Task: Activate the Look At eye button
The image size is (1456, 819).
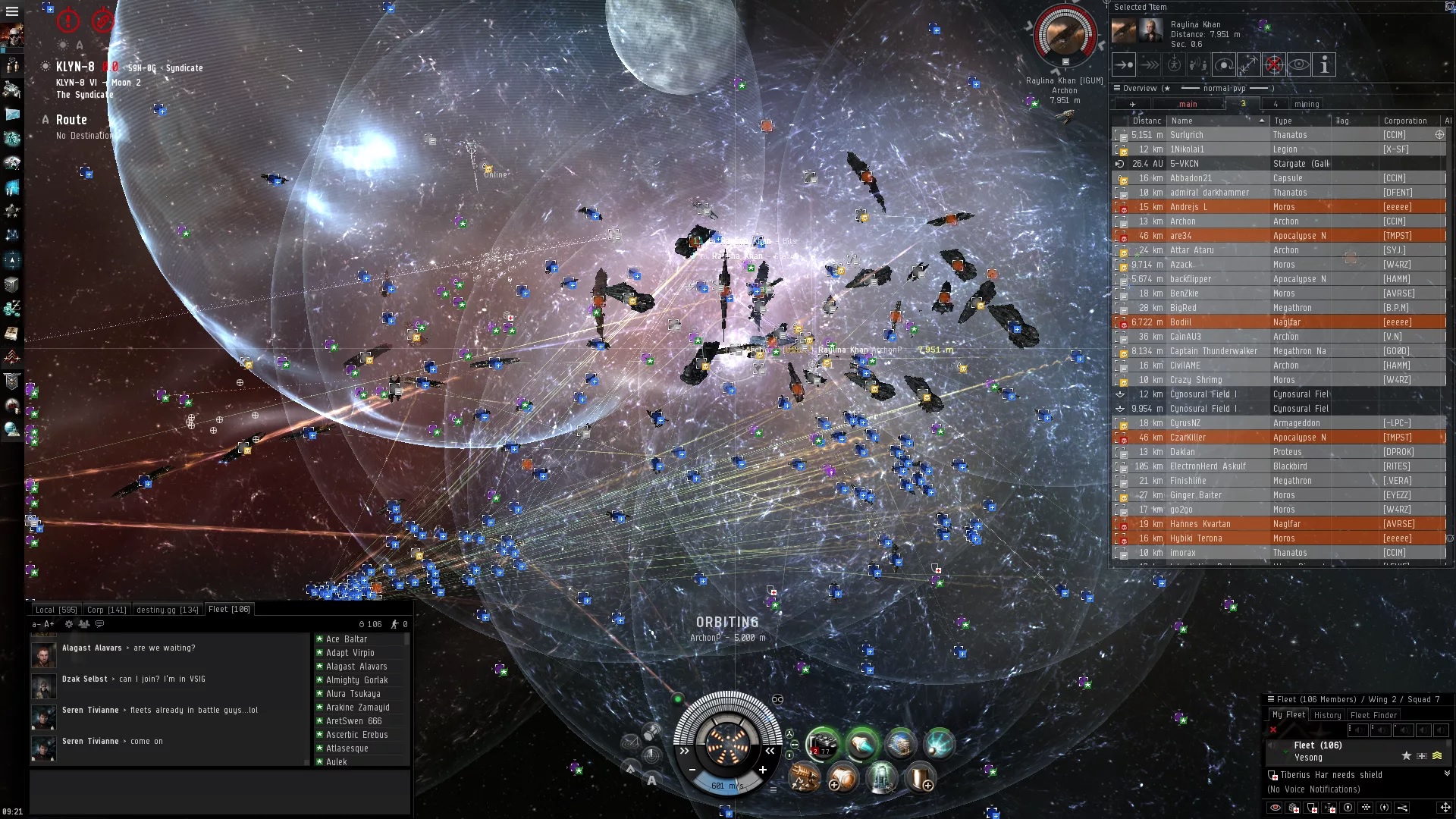Action: 1299,65
